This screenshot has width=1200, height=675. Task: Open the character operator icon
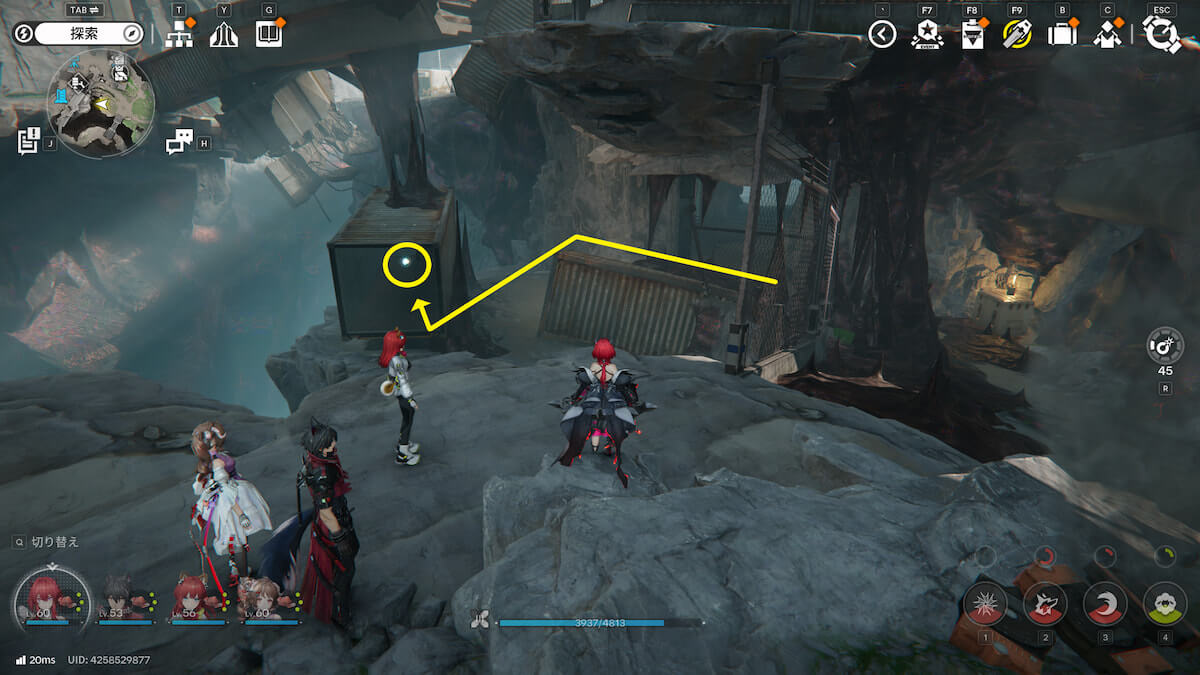pyautogui.click(x=1106, y=36)
